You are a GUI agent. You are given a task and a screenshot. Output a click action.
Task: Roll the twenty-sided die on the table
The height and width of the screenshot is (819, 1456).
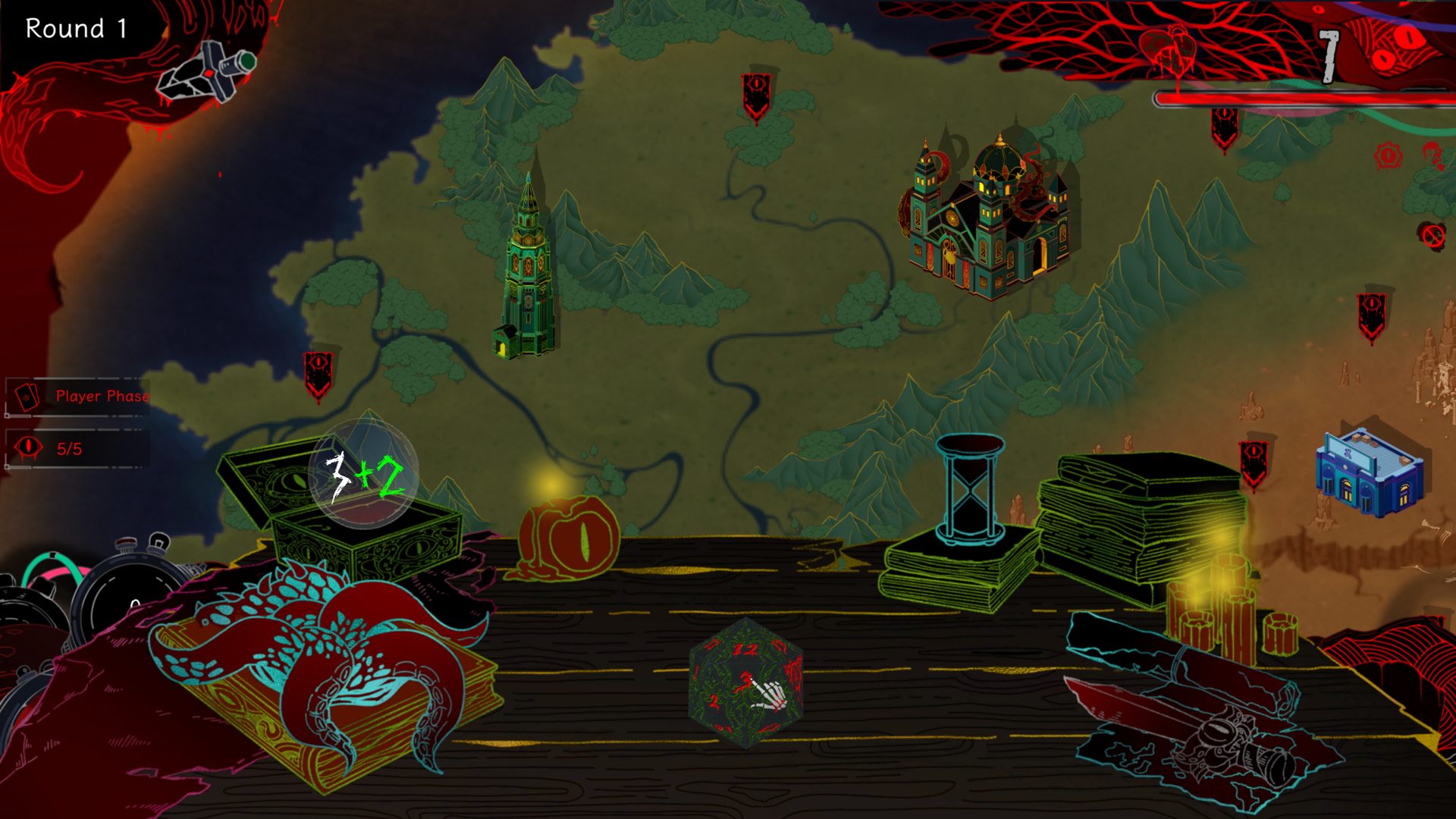747,683
